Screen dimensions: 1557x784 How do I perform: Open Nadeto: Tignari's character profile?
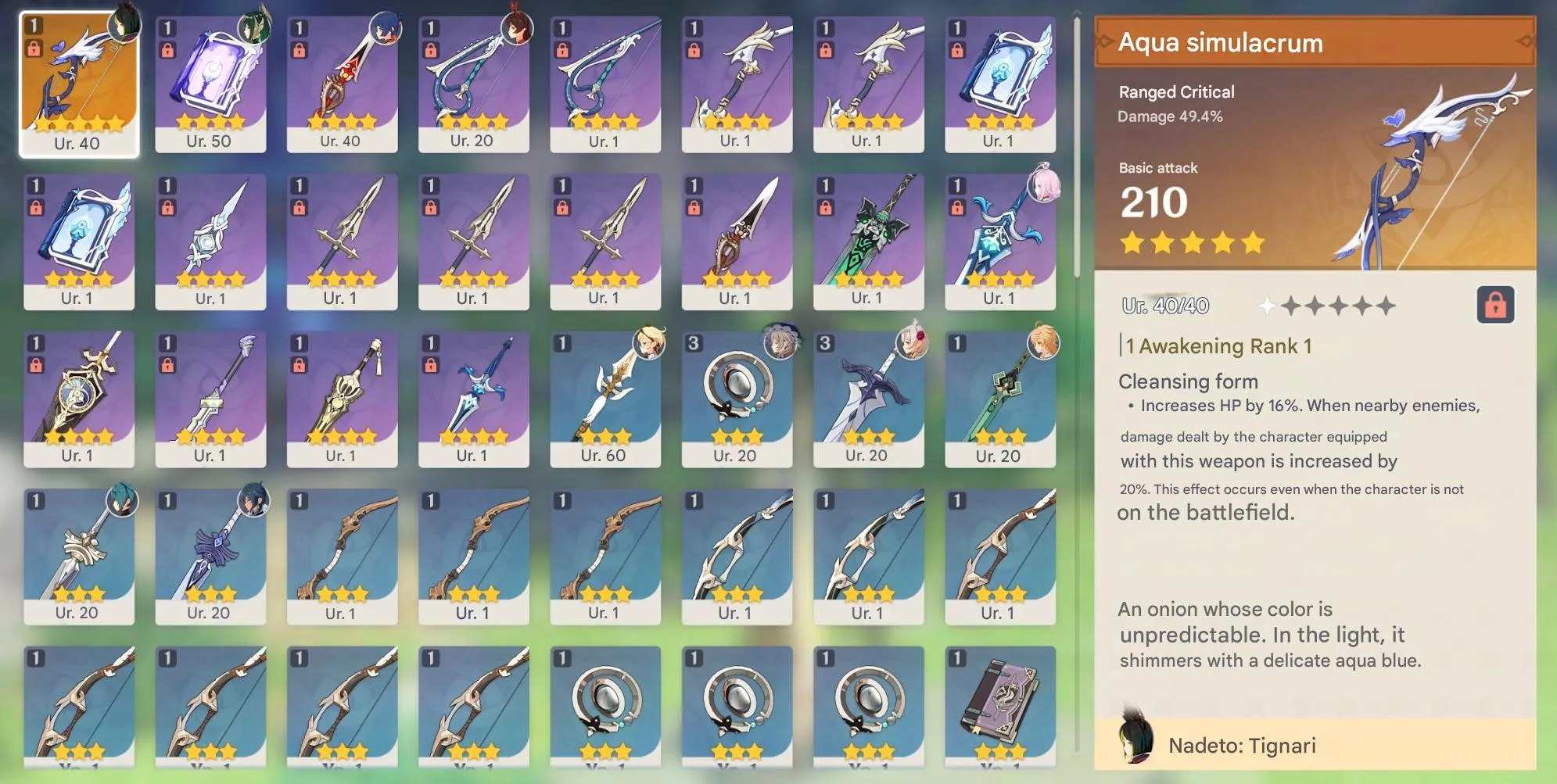click(x=1241, y=746)
